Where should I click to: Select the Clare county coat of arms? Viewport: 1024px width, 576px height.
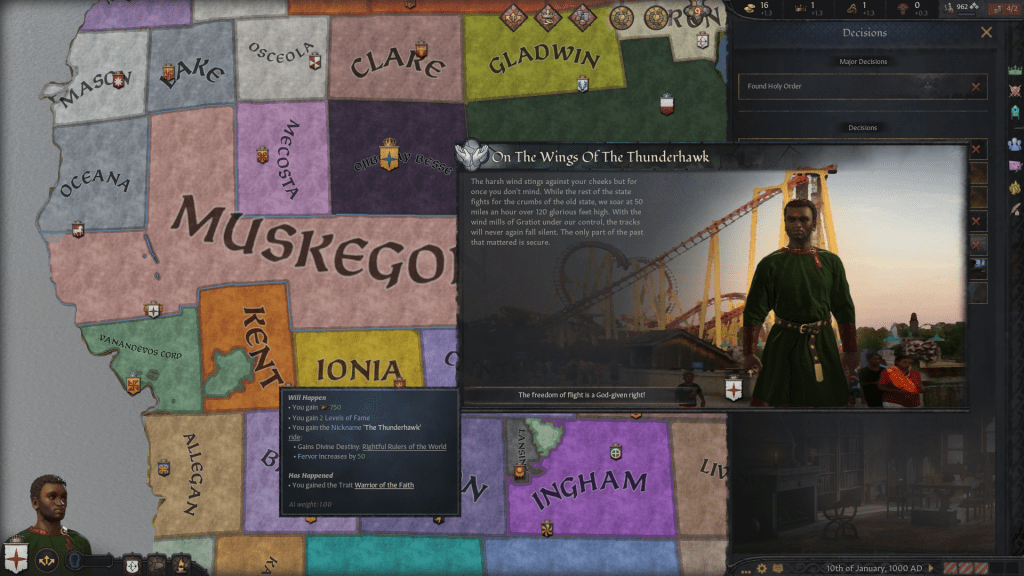[421, 47]
